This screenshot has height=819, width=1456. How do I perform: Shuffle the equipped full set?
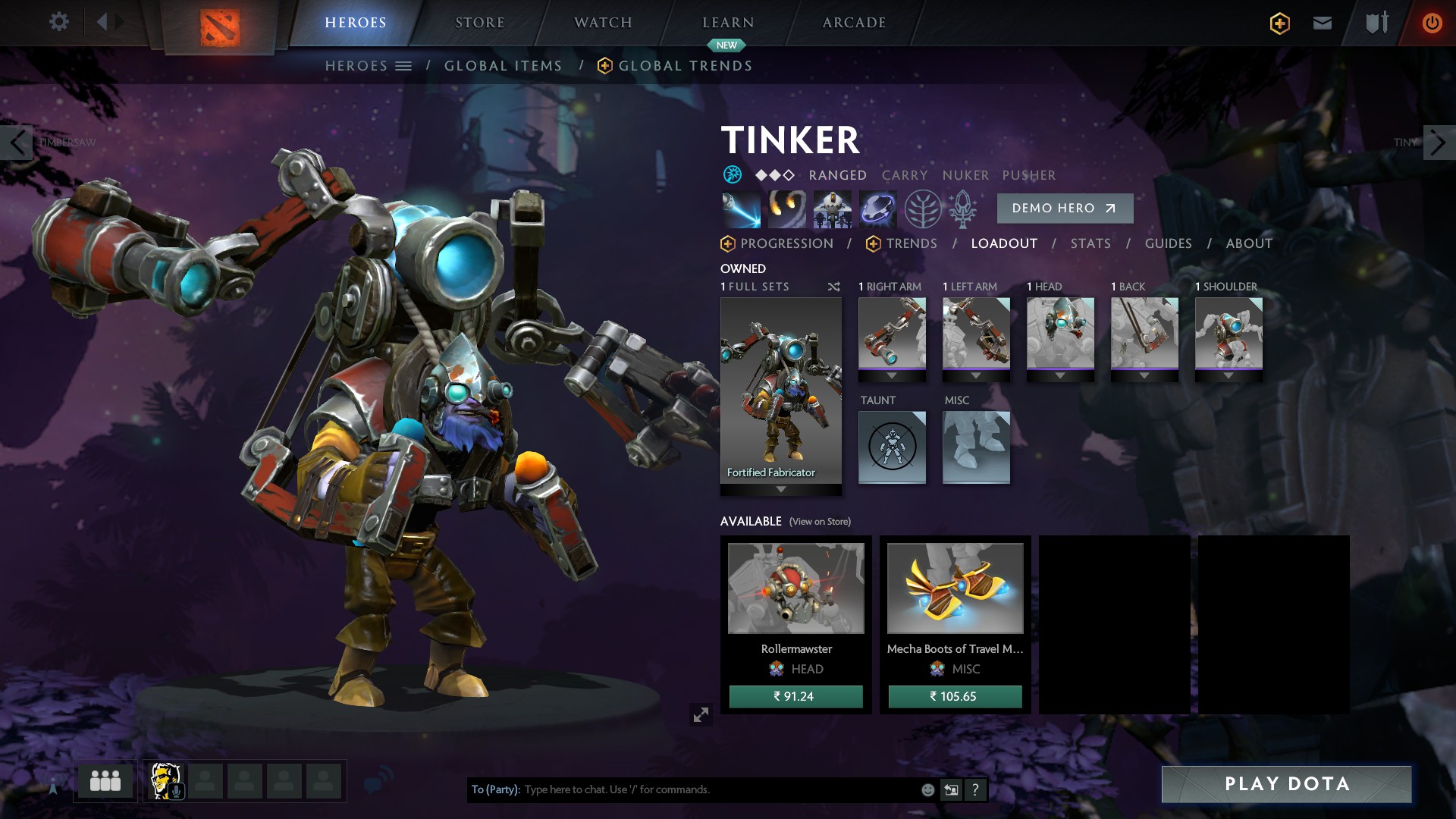pyautogui.click(x=833, y=287)
